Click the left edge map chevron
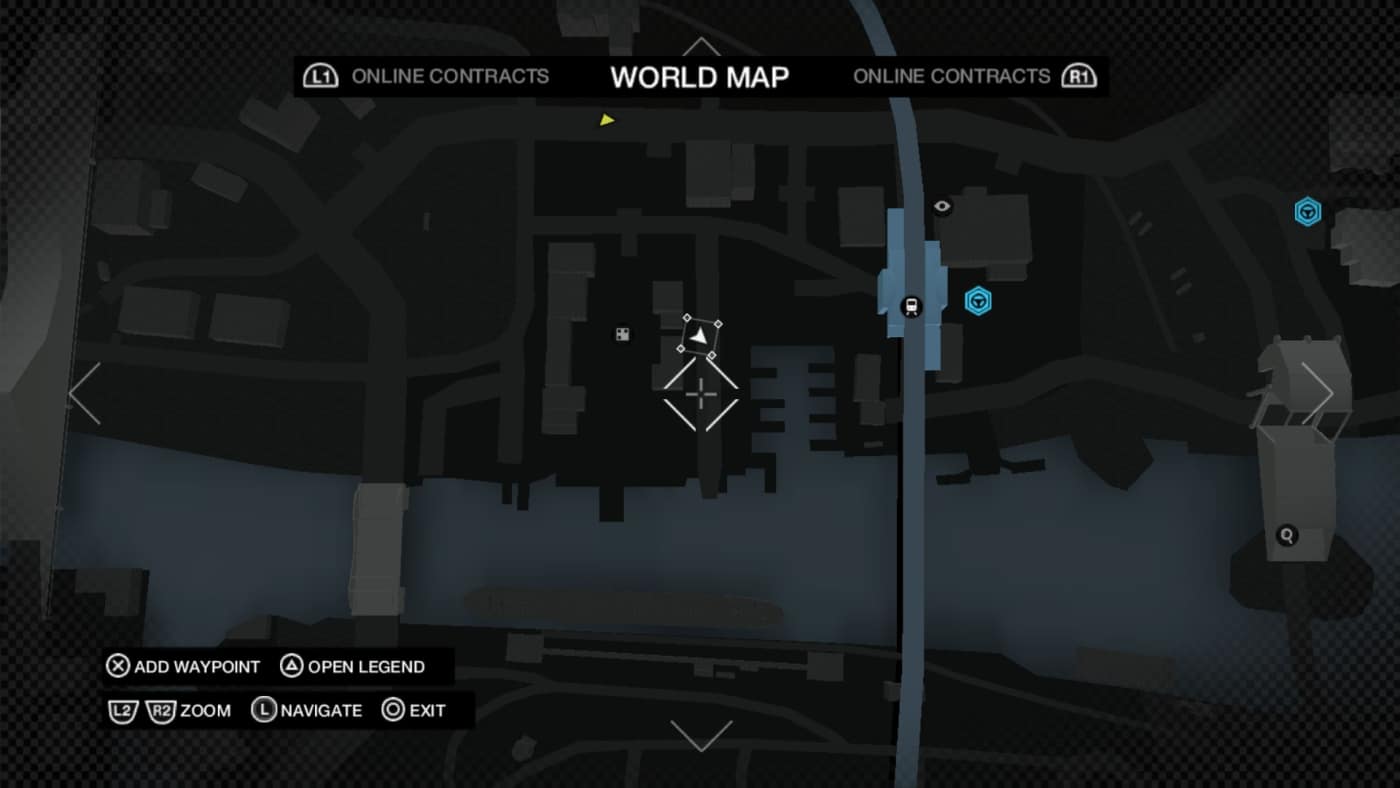Image resolution: width=1400 pixels, height=788 pixels. (84, 392)
